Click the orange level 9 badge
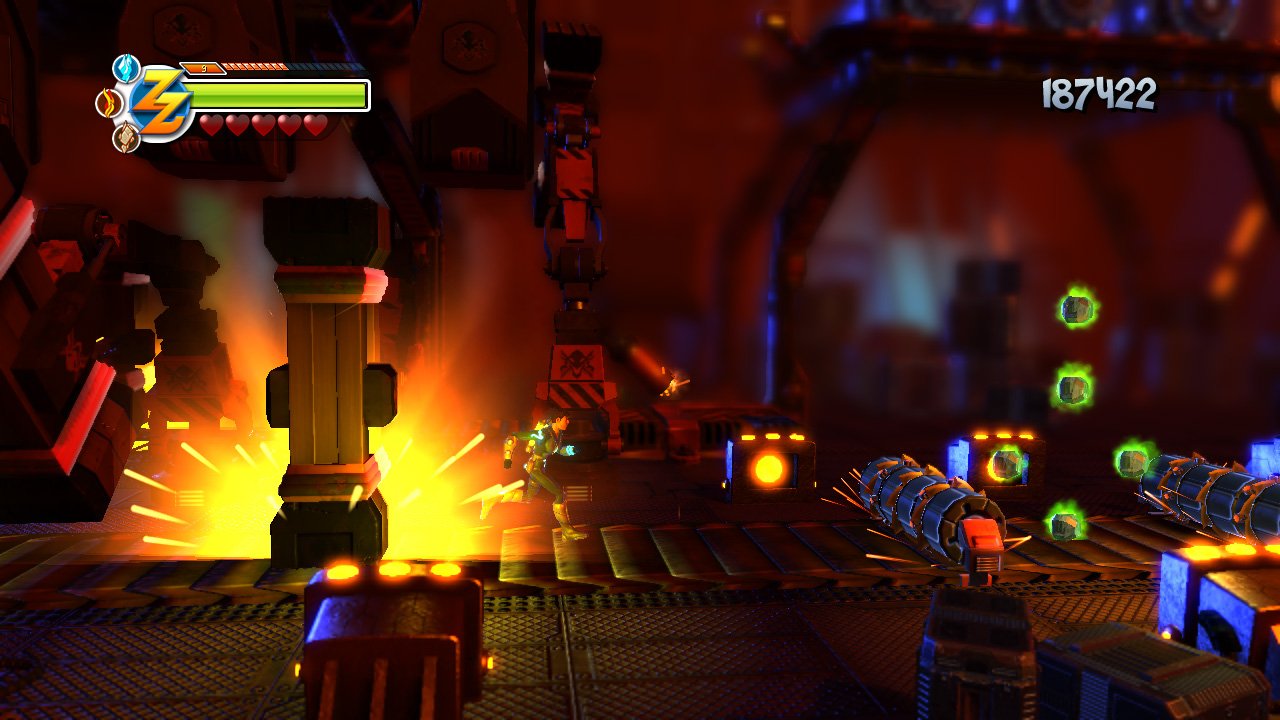 click(204, 67)
